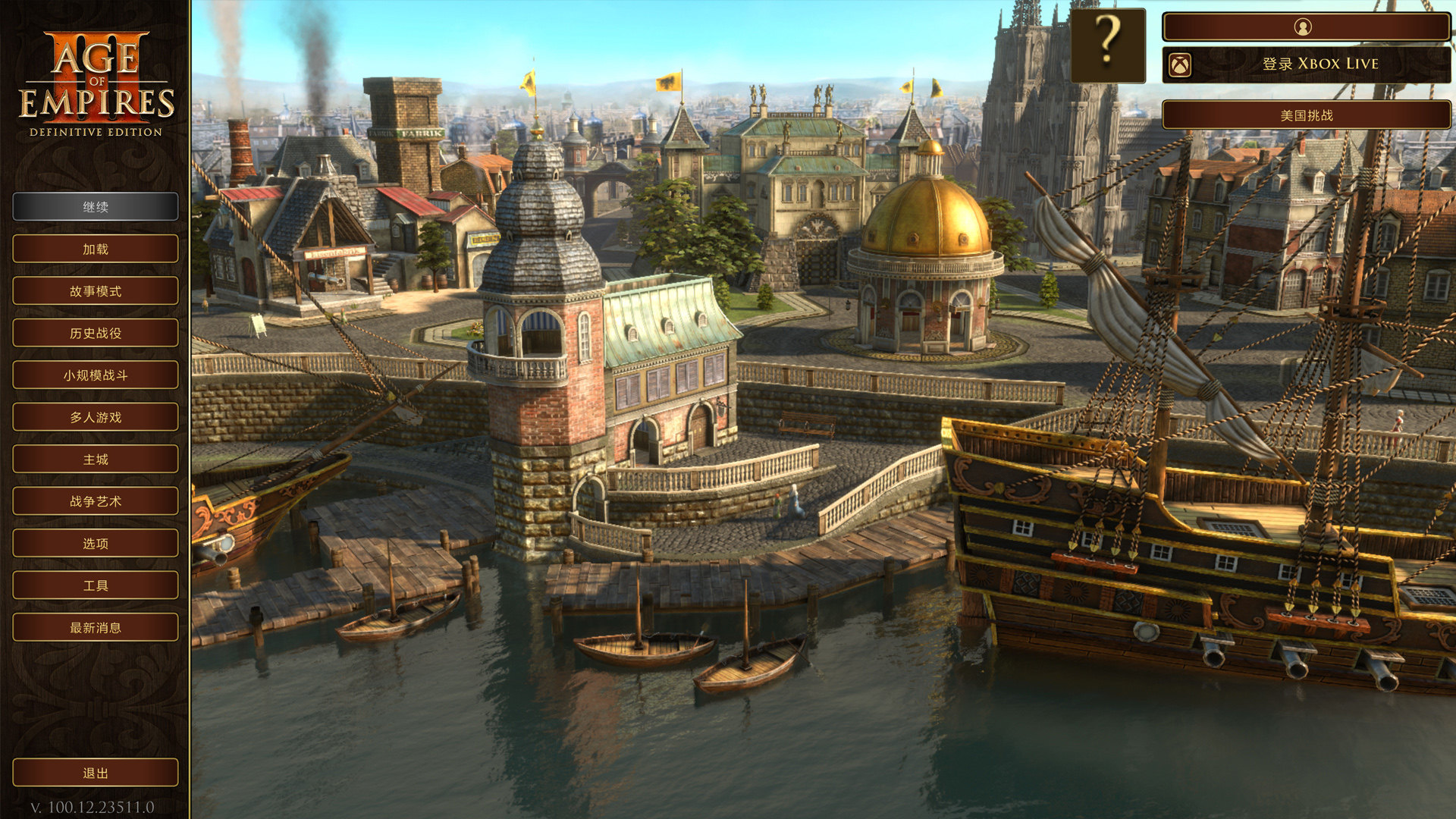Sign in with 登录 Xbox Live
Viewport: 1456px width, 819px height.
pos(1306,64)
